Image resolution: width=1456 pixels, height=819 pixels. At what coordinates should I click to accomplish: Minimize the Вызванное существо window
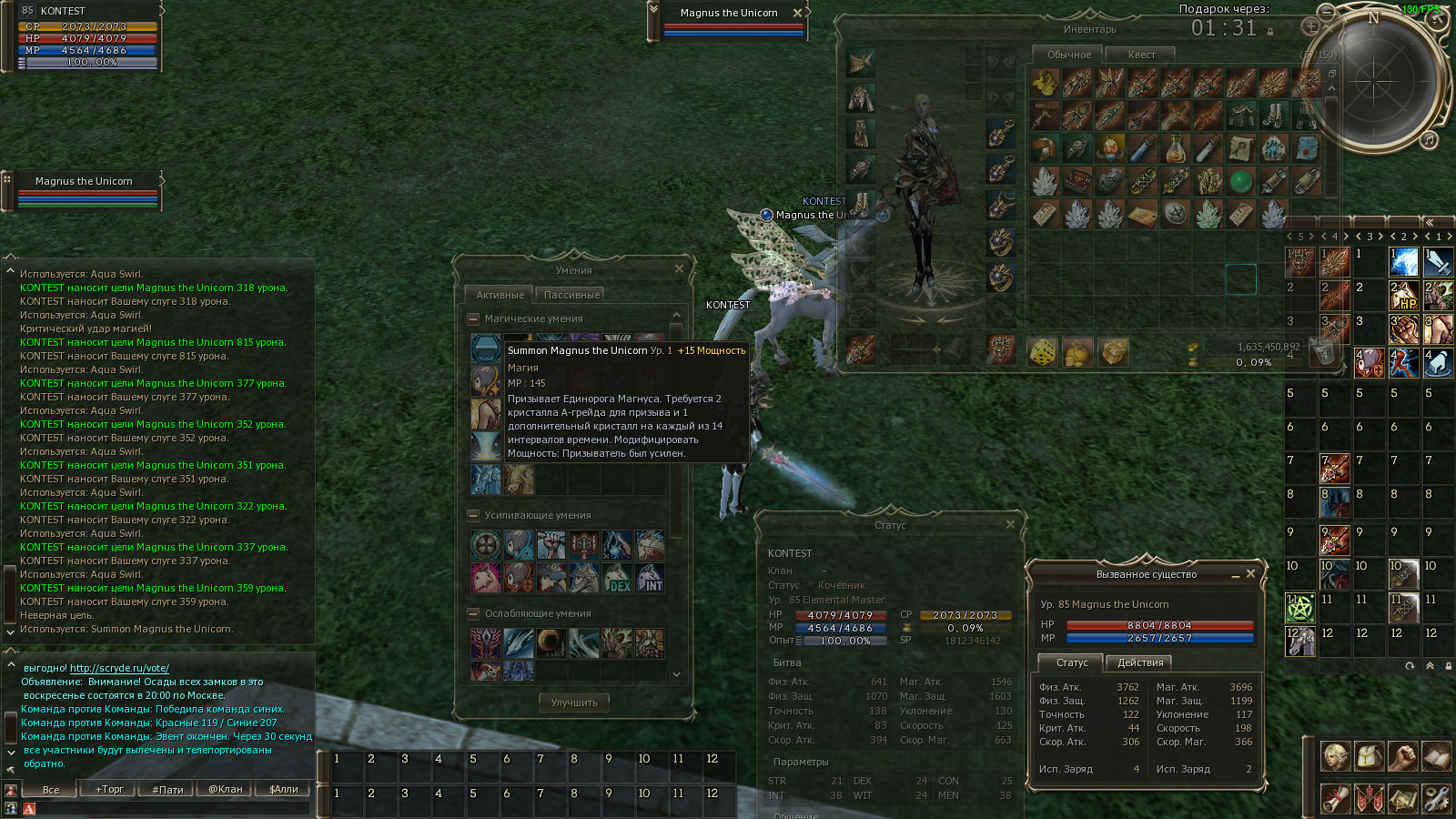(x=1235, y=575)
